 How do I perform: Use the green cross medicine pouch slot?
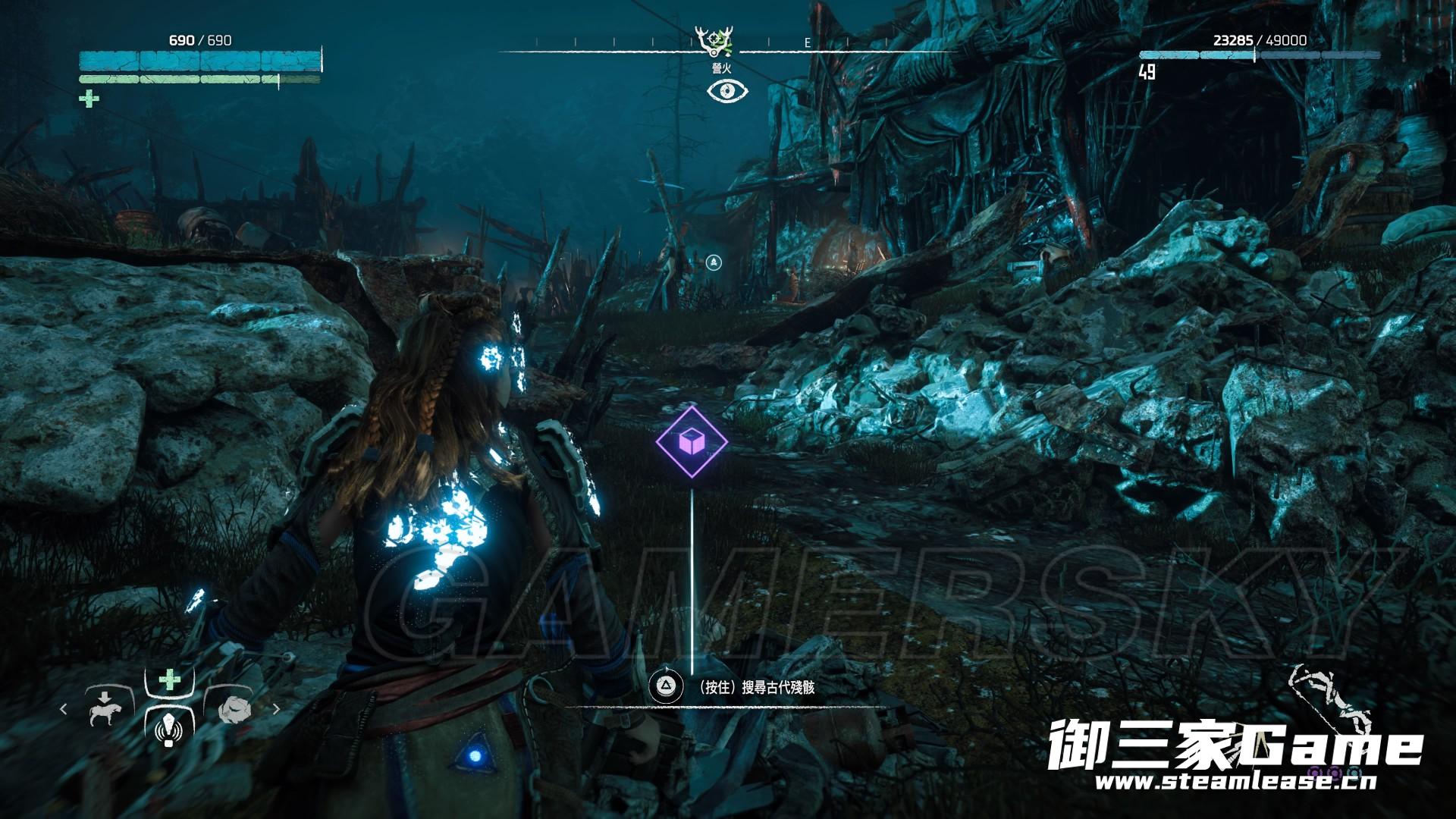coord(169,680)
